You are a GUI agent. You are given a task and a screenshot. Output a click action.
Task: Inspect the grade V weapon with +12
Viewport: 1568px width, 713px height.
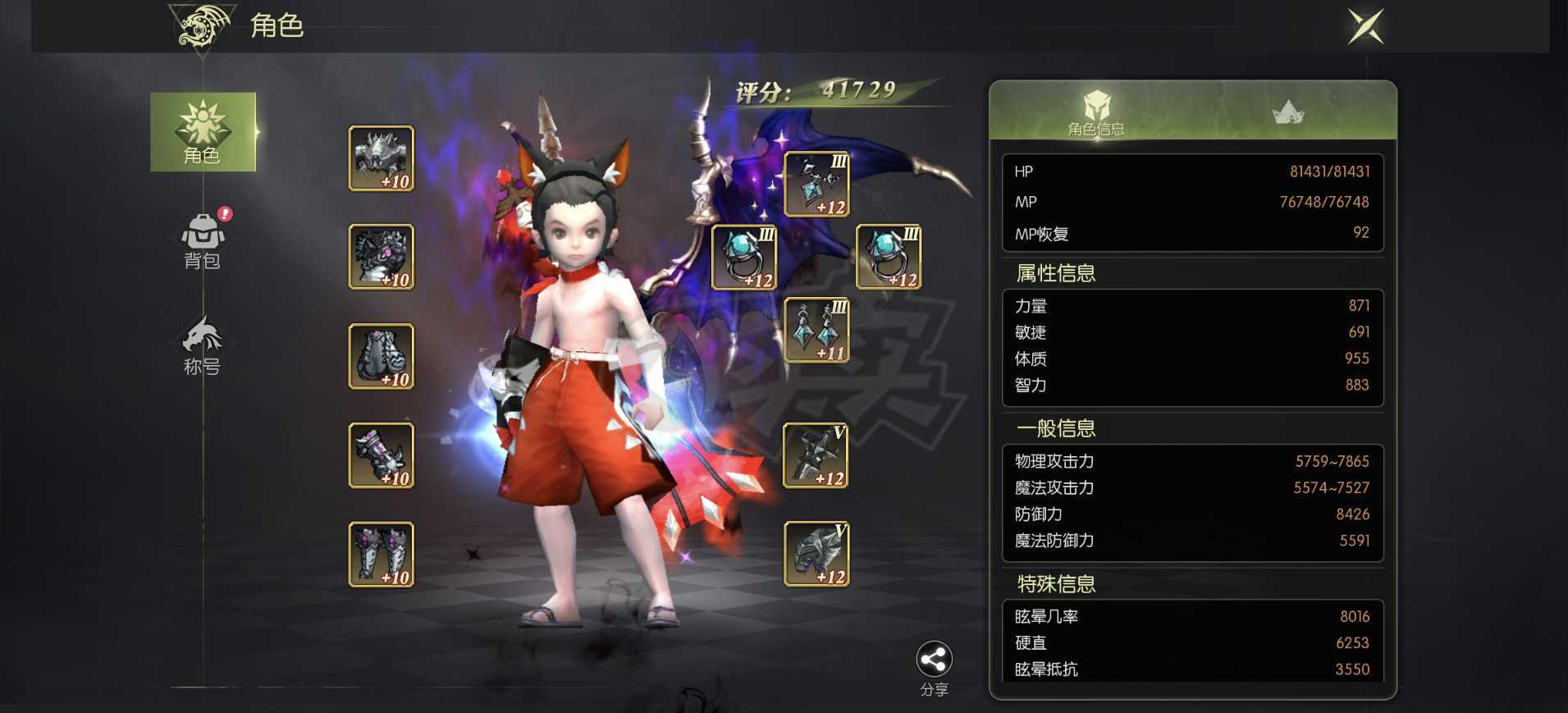[x=816, y=455]
